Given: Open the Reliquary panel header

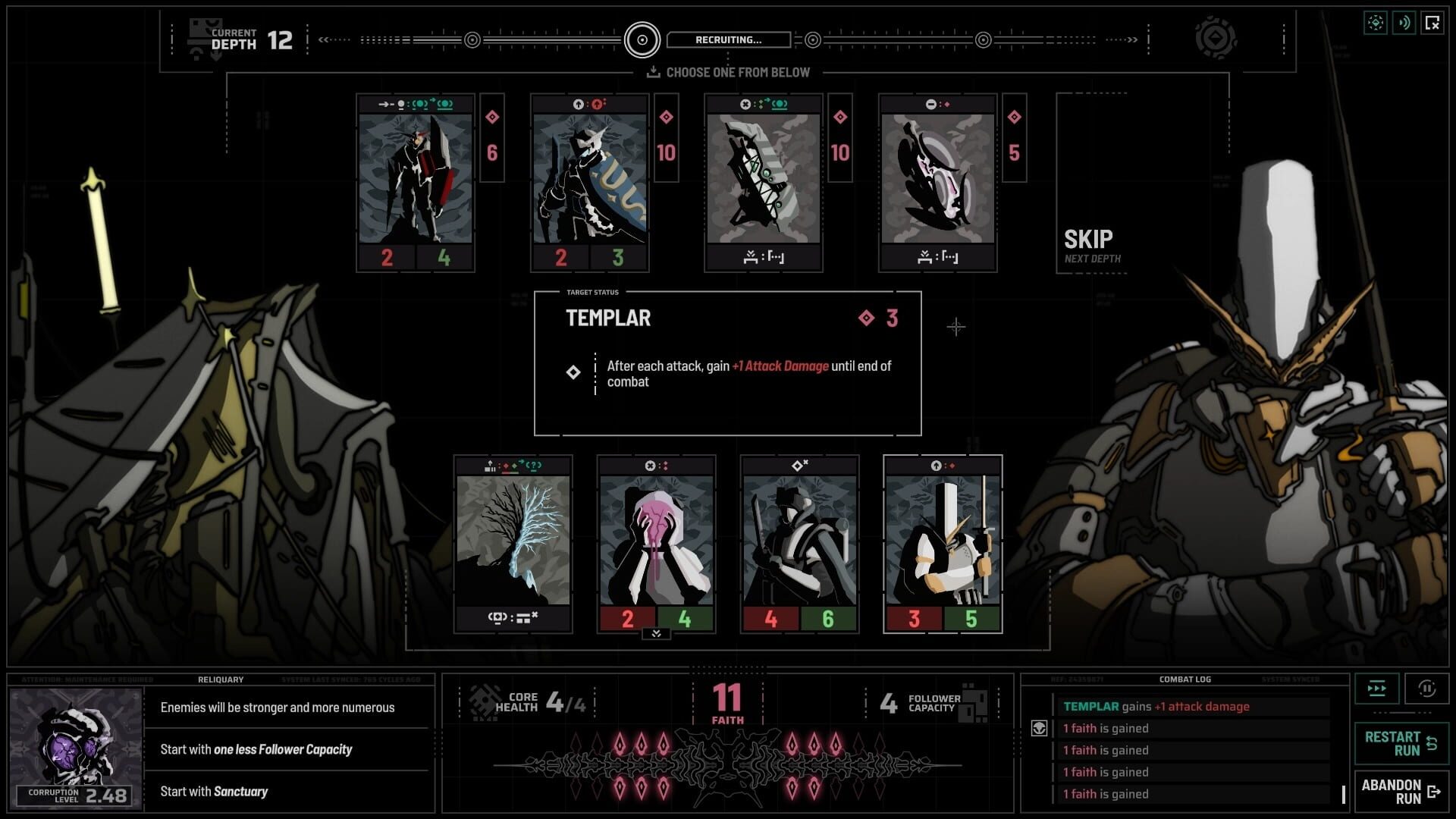Looking at the screenshot, I should pyautogui.click(x=221, y=679).
